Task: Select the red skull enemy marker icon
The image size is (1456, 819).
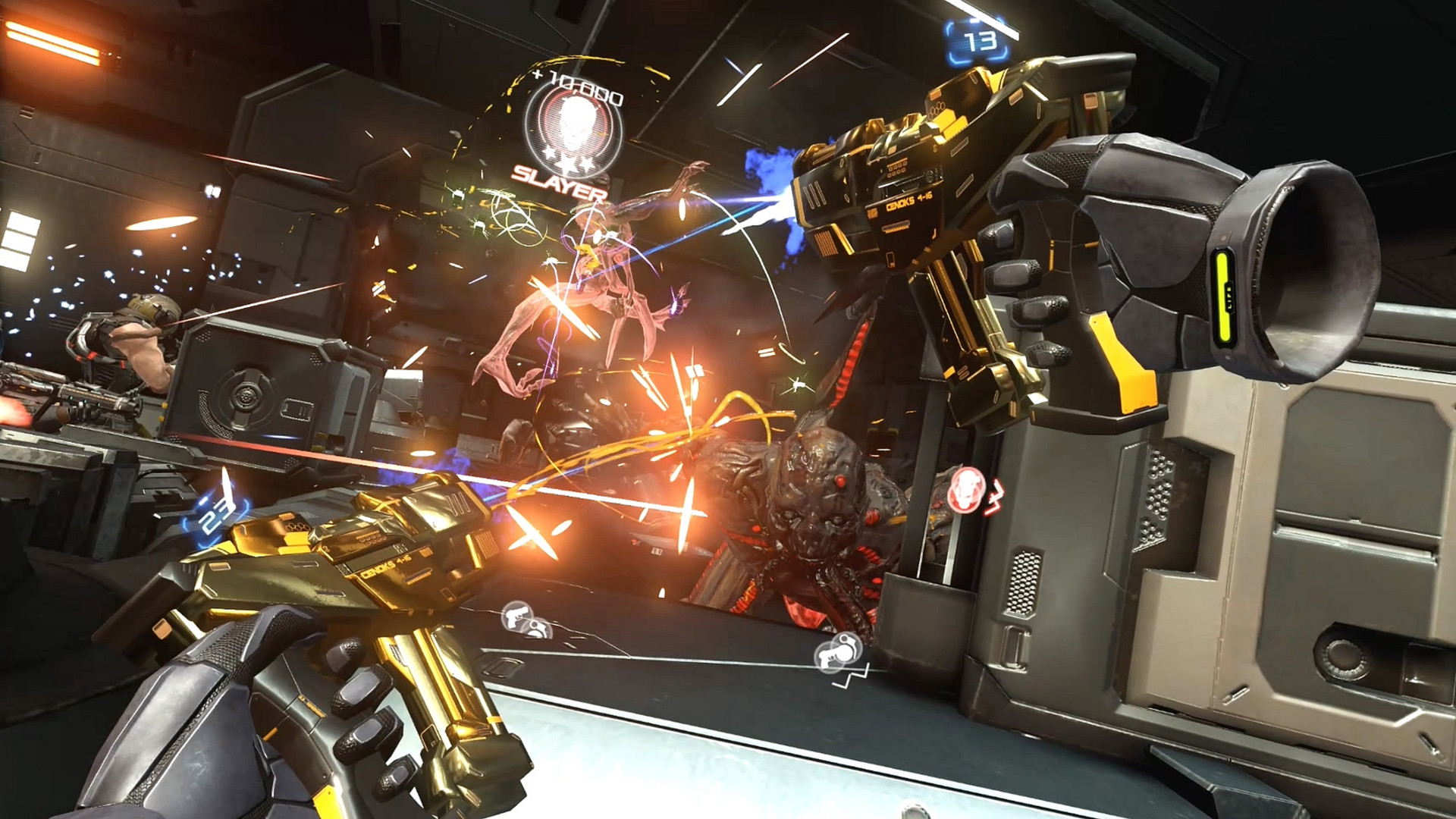Action: [x=965, y=488]
